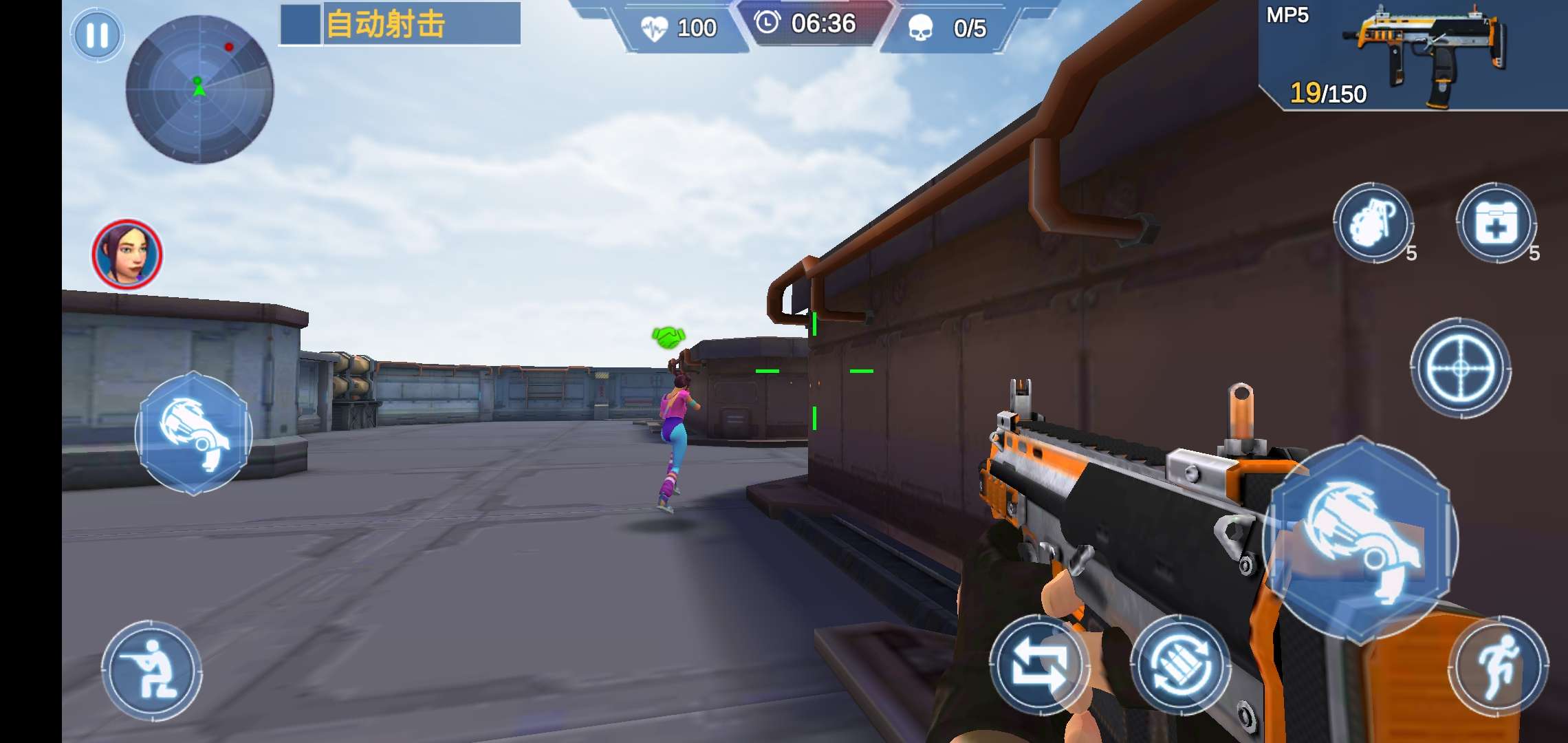Viewport: 1568px width, 743px height.
Task: Fire using the large right-side shoot button
Action: 1360,540
